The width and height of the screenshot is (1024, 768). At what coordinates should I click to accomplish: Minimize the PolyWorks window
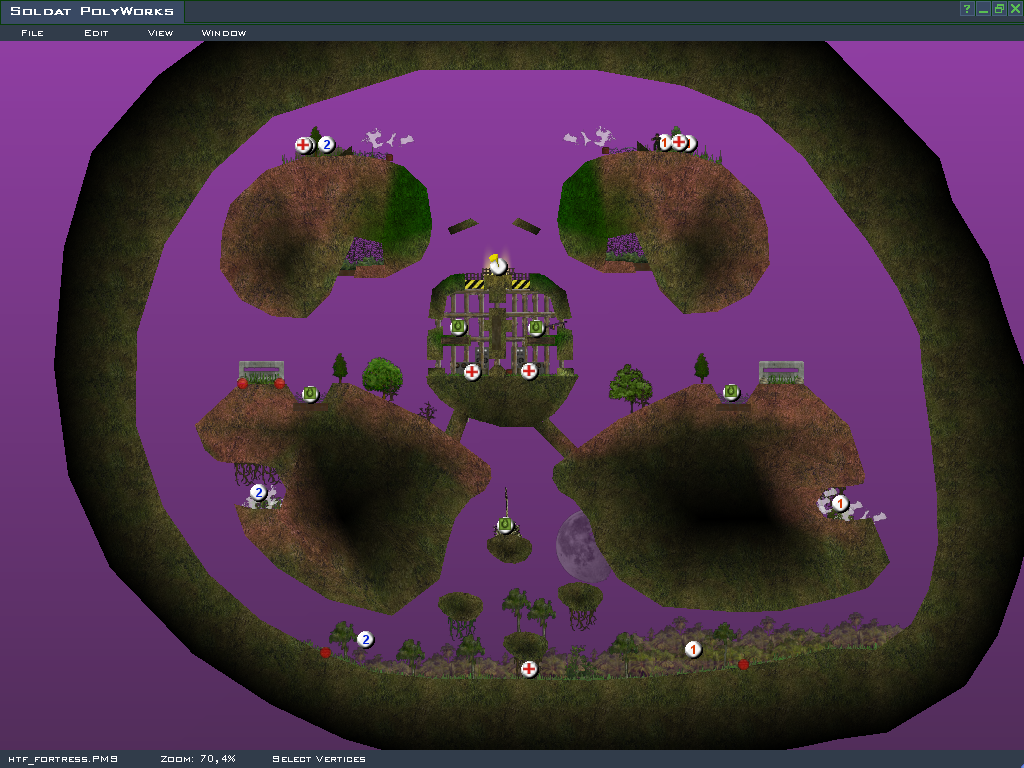(983, 9)
